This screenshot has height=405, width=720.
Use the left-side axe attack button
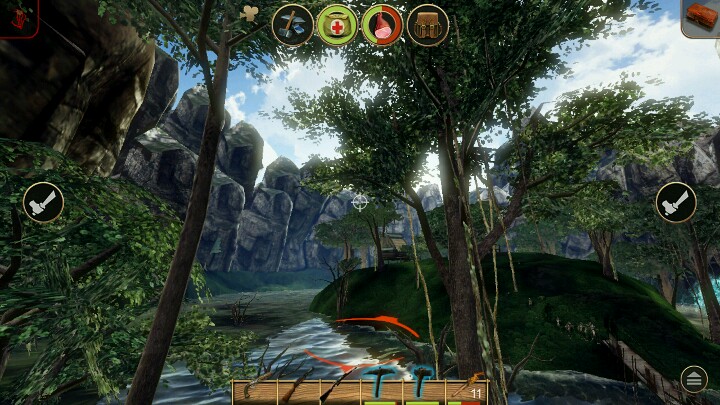[x=43, y=202]
